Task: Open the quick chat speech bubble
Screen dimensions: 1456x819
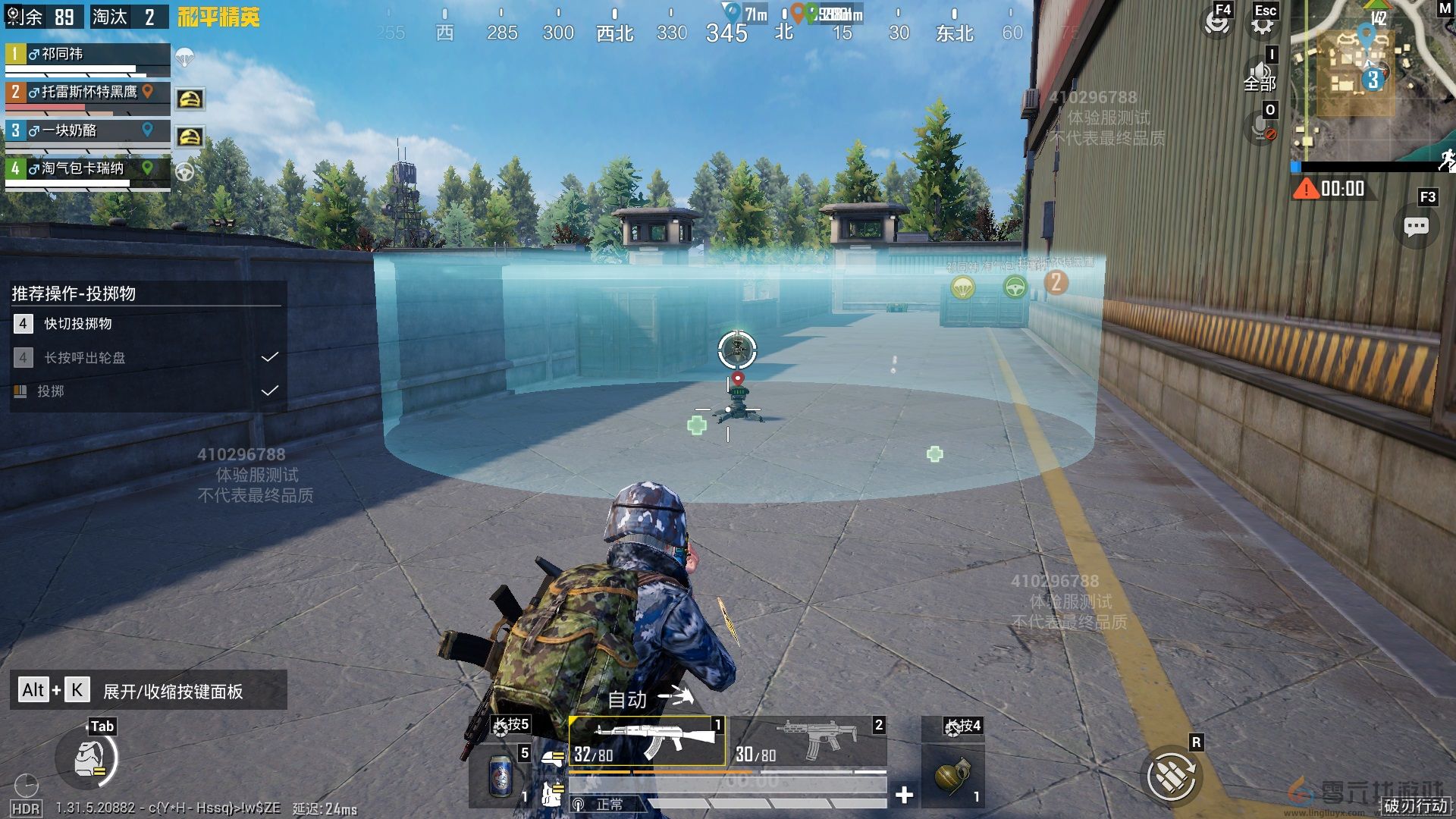Action: 1416,226
